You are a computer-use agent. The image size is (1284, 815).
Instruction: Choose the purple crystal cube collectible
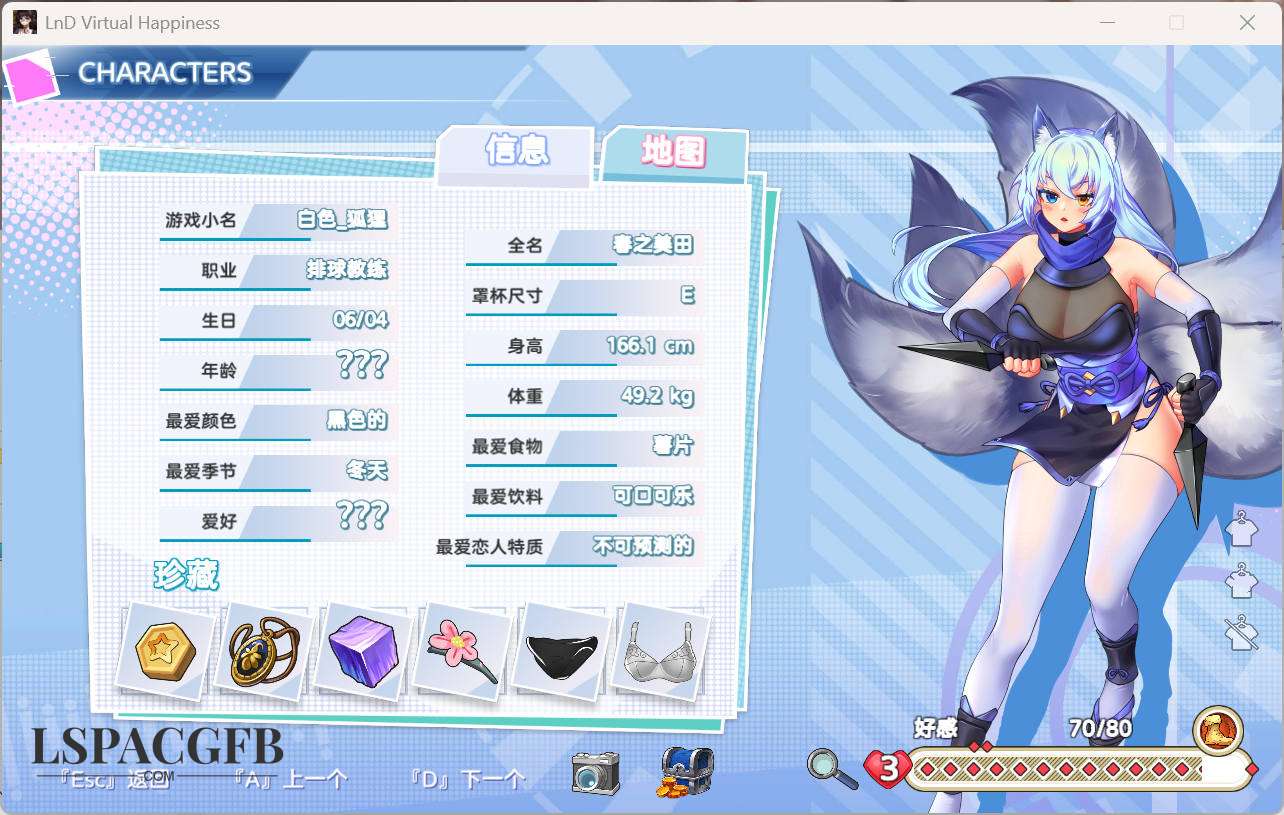(x=363, y=651)
